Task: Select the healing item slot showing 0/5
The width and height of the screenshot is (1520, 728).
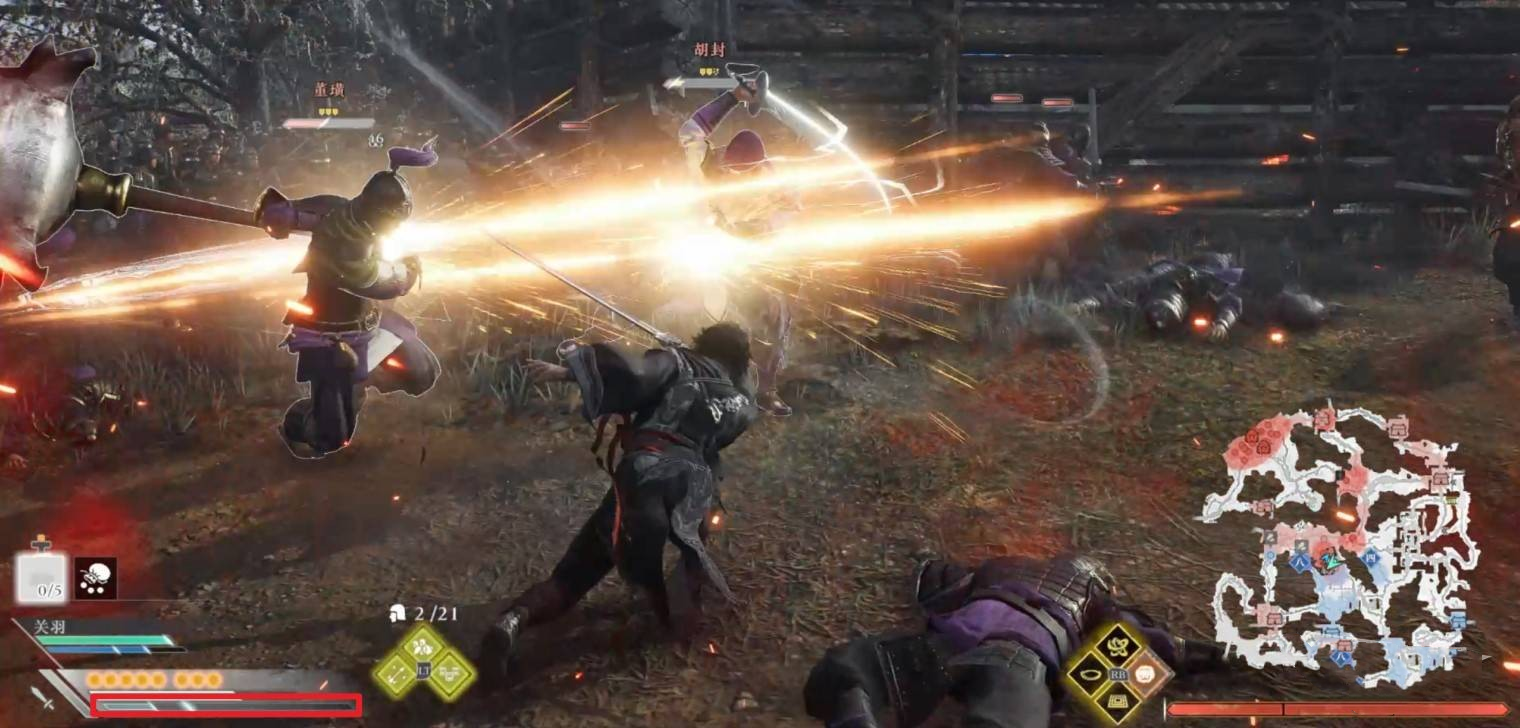Action: click(42, 578)
